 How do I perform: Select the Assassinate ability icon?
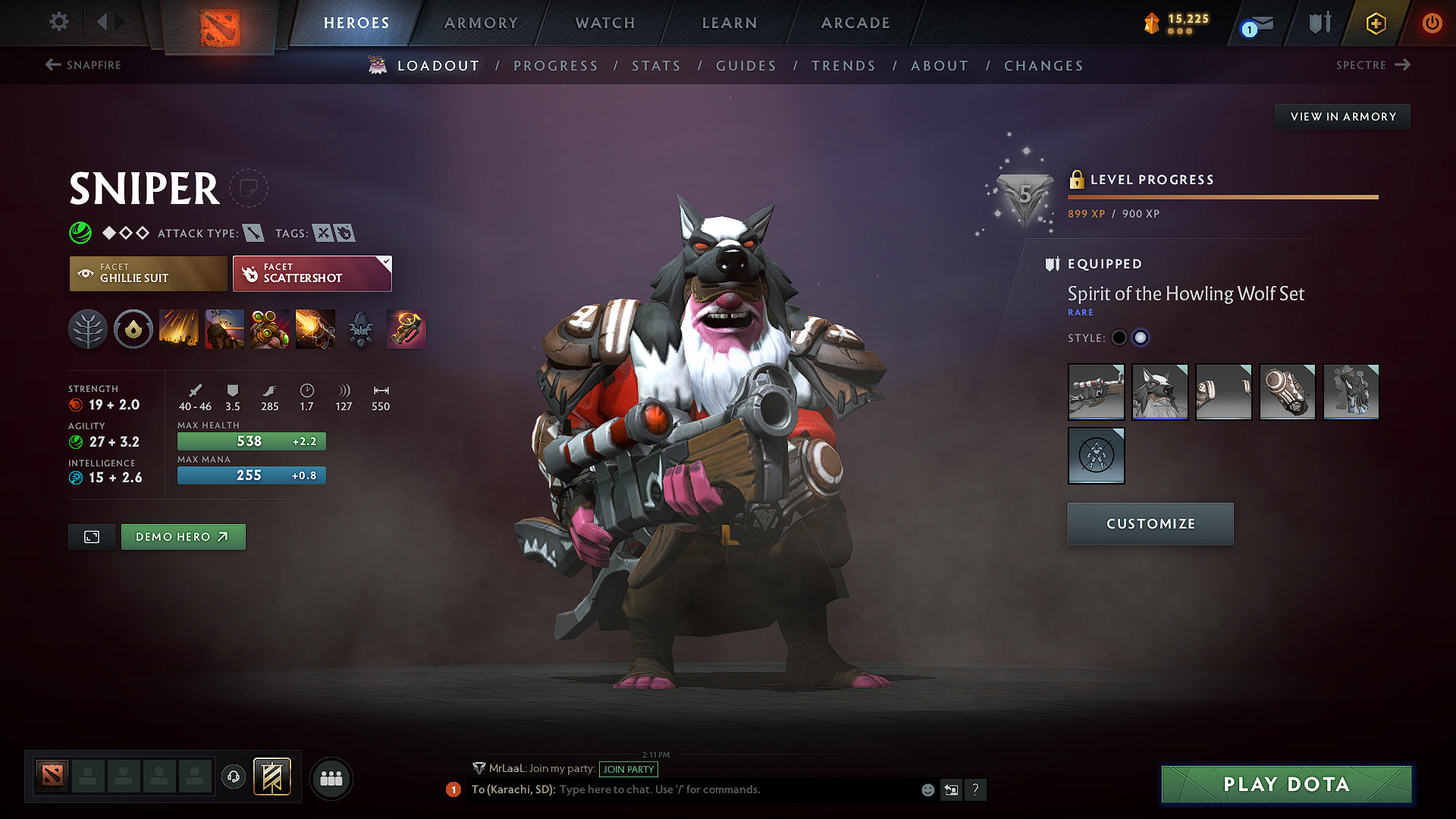(x=315, y=329)
